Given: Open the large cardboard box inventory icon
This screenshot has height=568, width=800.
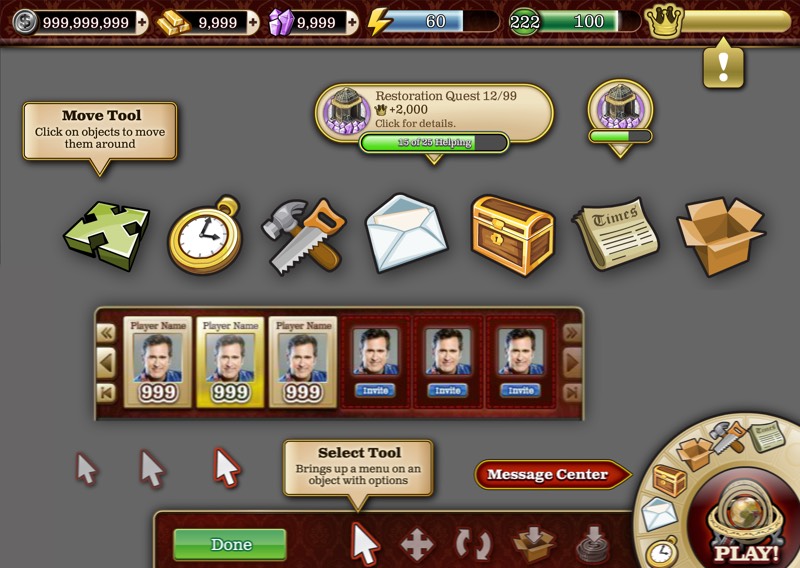Looking at the screenshot, I should (720, 235).
